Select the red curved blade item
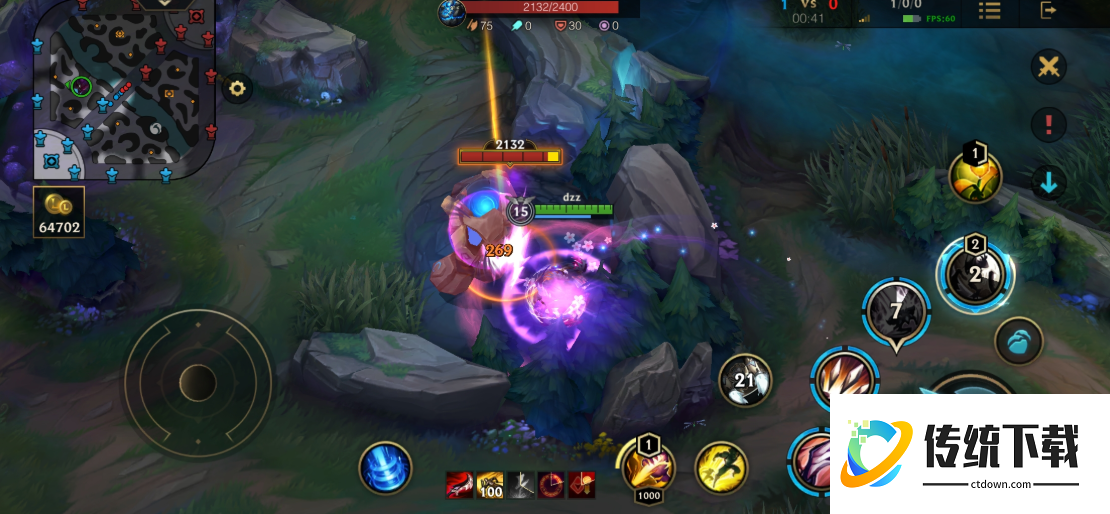The height and width of the screenshot is (514, 1110). (459, 485)
